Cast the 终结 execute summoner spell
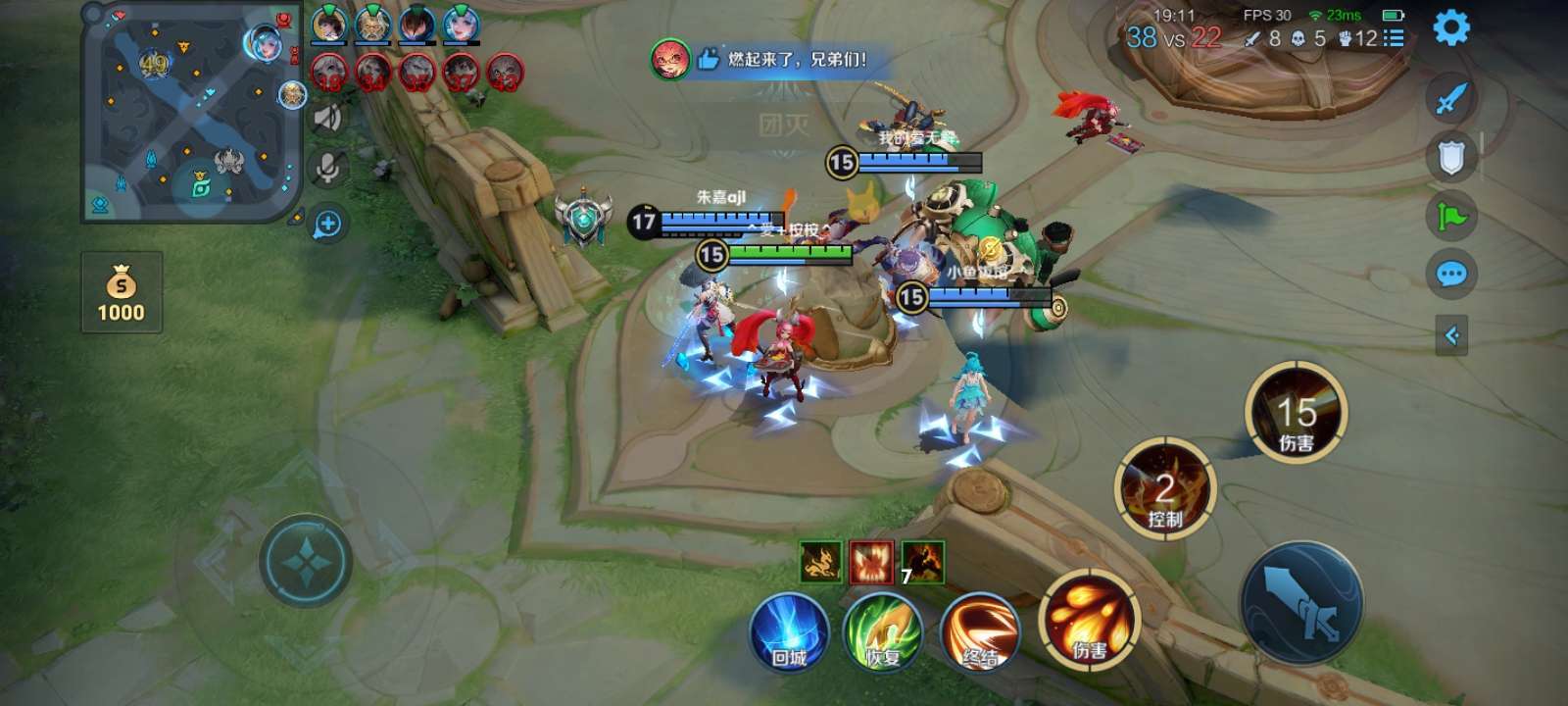This screenshot has width=1568, height=706. coord(979,632)
